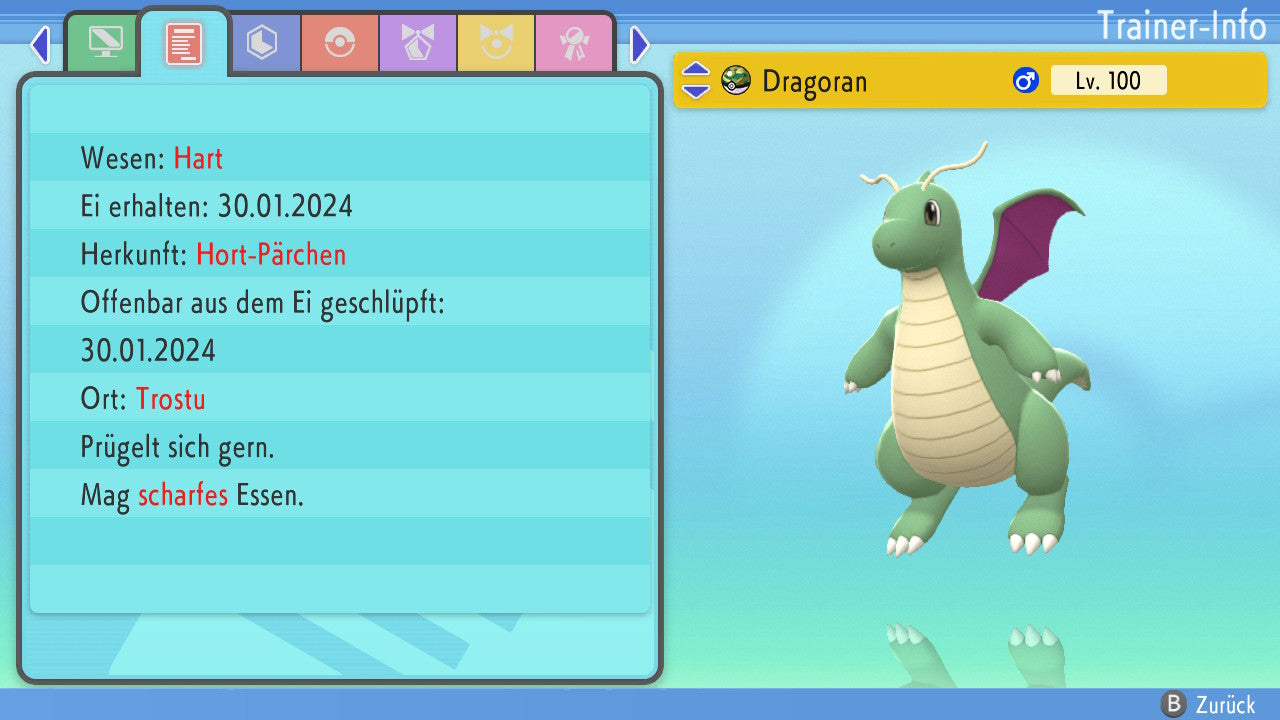The image size is (1280, 720).
Task: View the pink ribbon rosette tab
Action: 574,43
